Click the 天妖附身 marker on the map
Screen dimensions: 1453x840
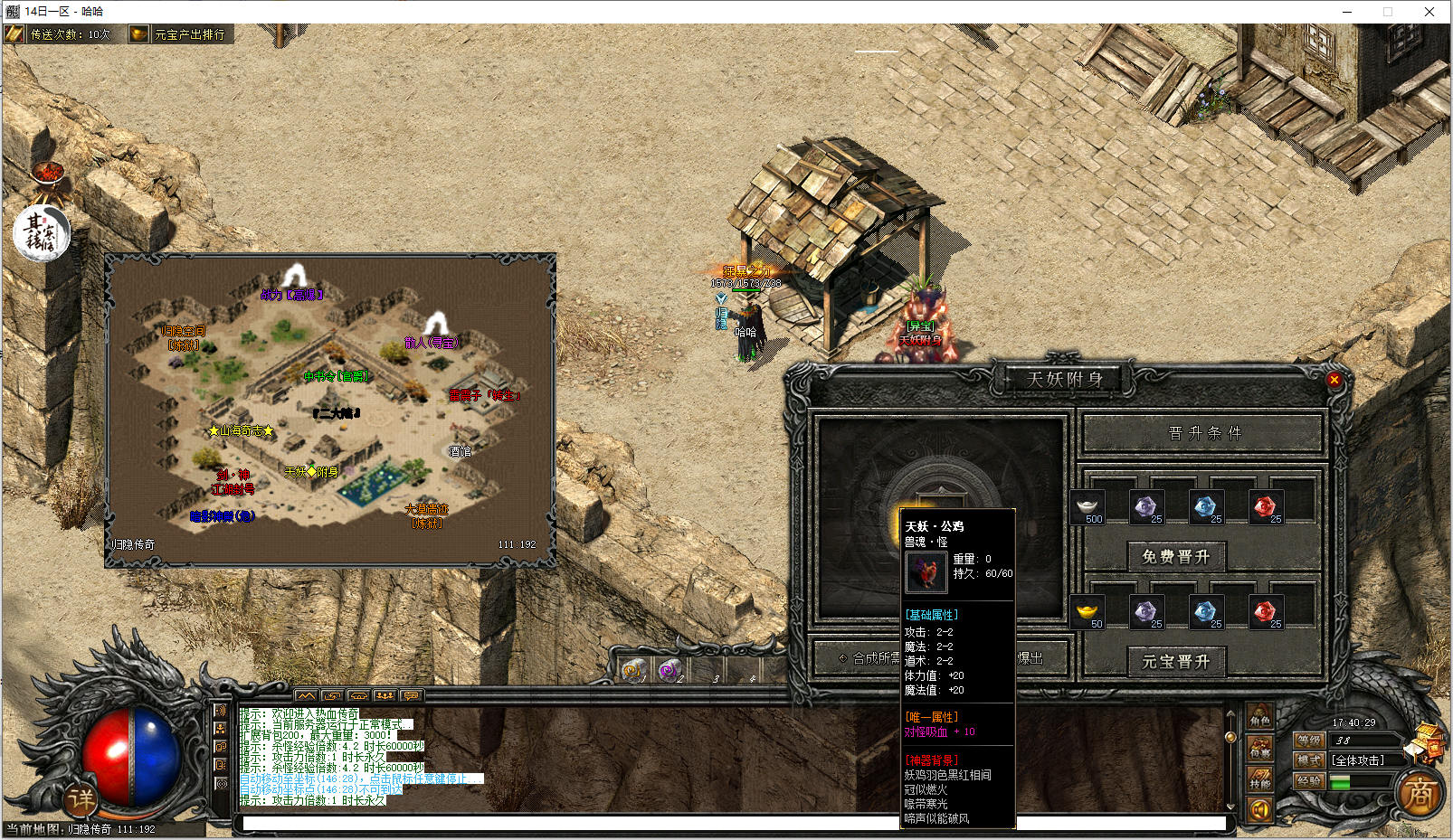coord(311,471)
